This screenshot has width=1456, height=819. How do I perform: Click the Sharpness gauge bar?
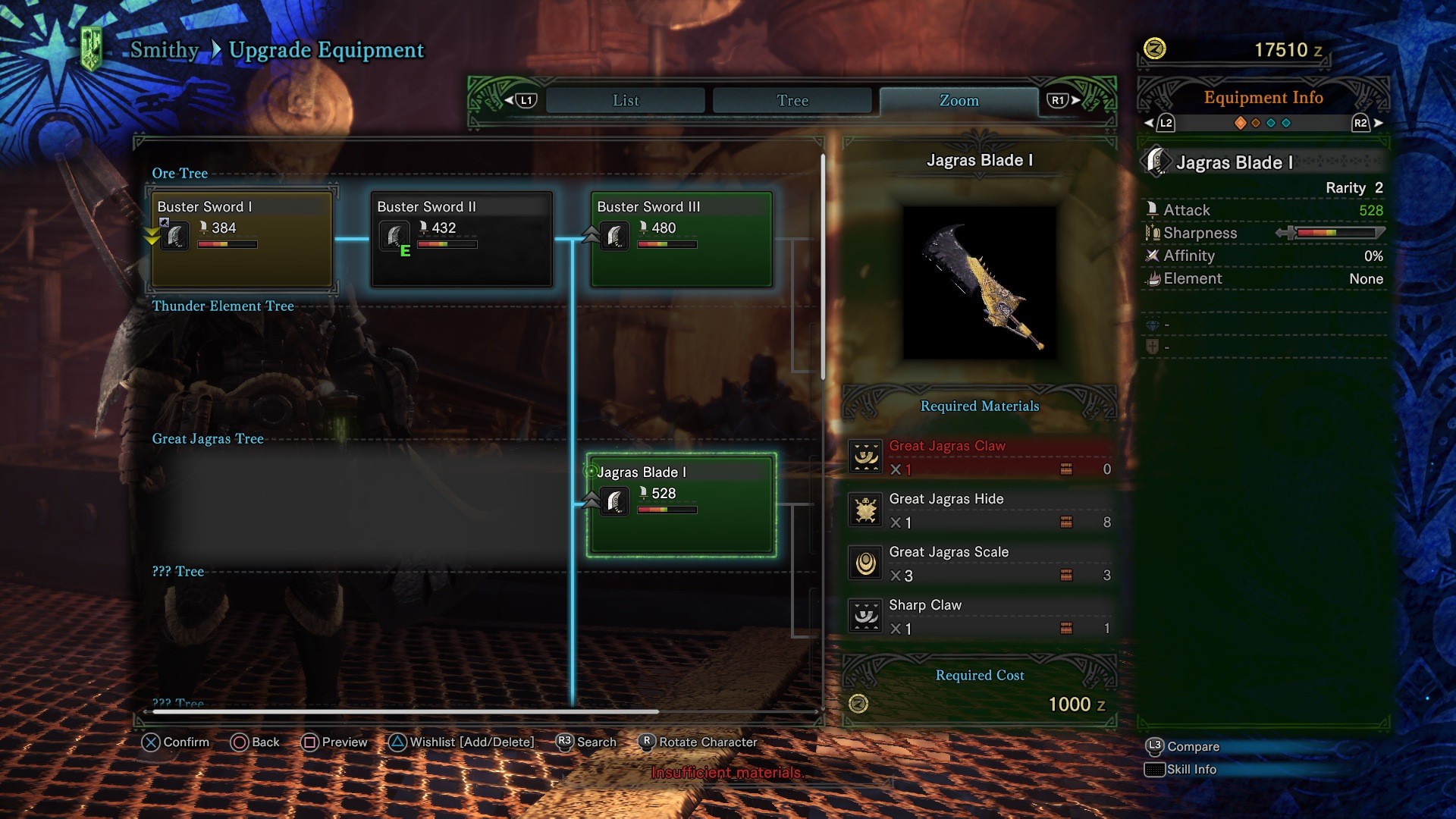pos(1337,233)
